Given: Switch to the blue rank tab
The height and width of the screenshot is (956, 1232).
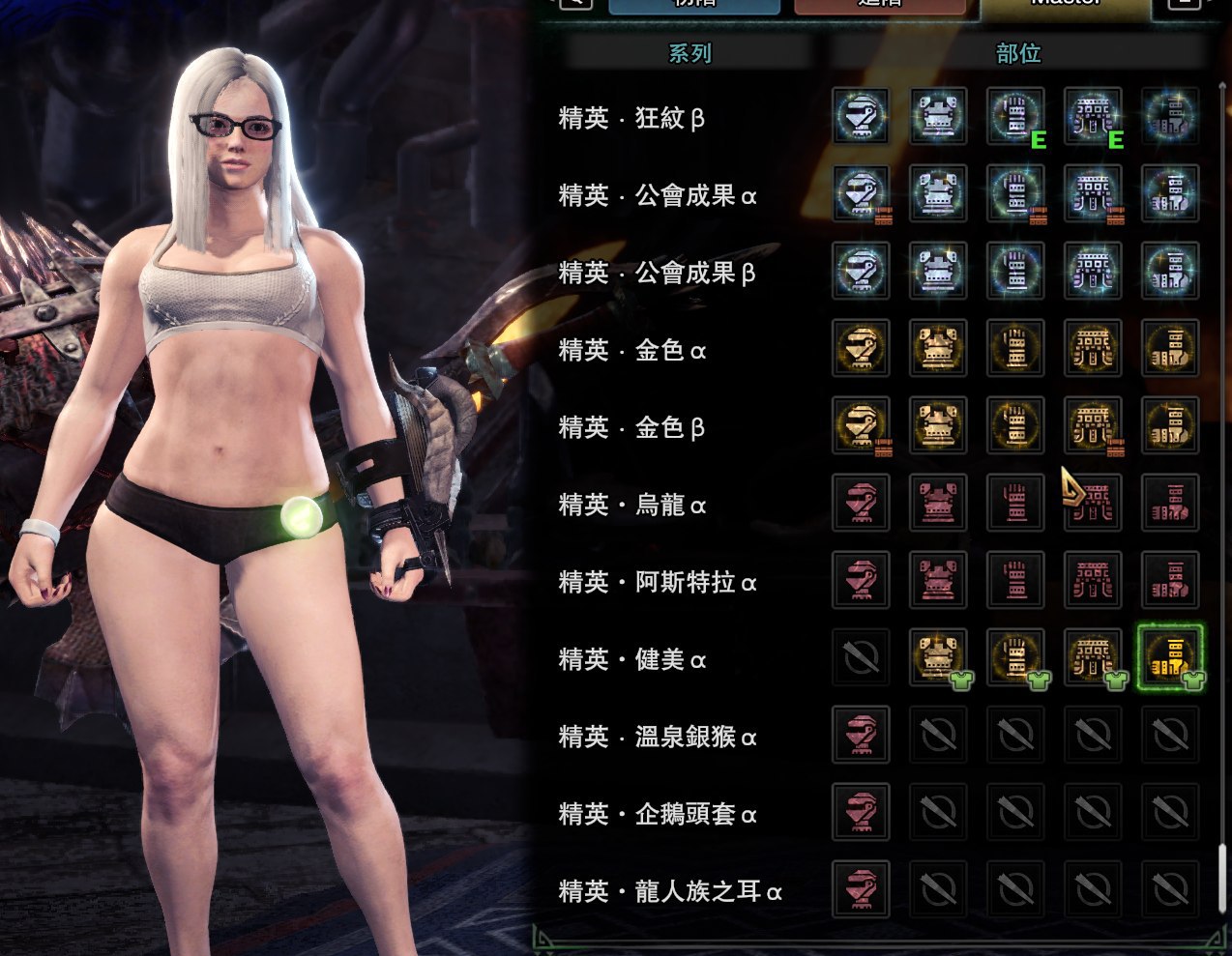Looking at the screenshot, I should pyautogui.click(x=693, y=5).
